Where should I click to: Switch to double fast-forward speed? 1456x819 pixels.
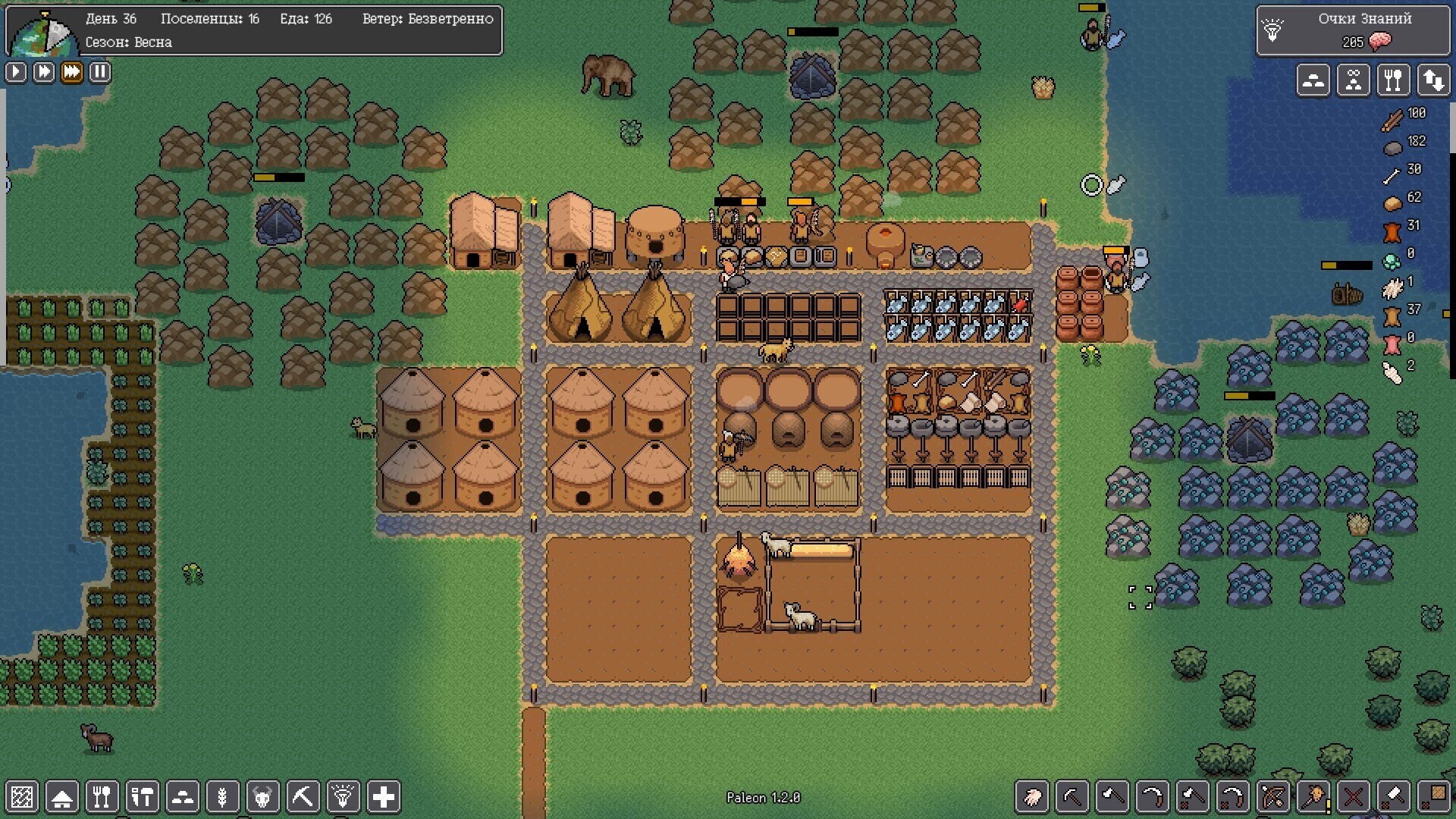coord(44,72)
